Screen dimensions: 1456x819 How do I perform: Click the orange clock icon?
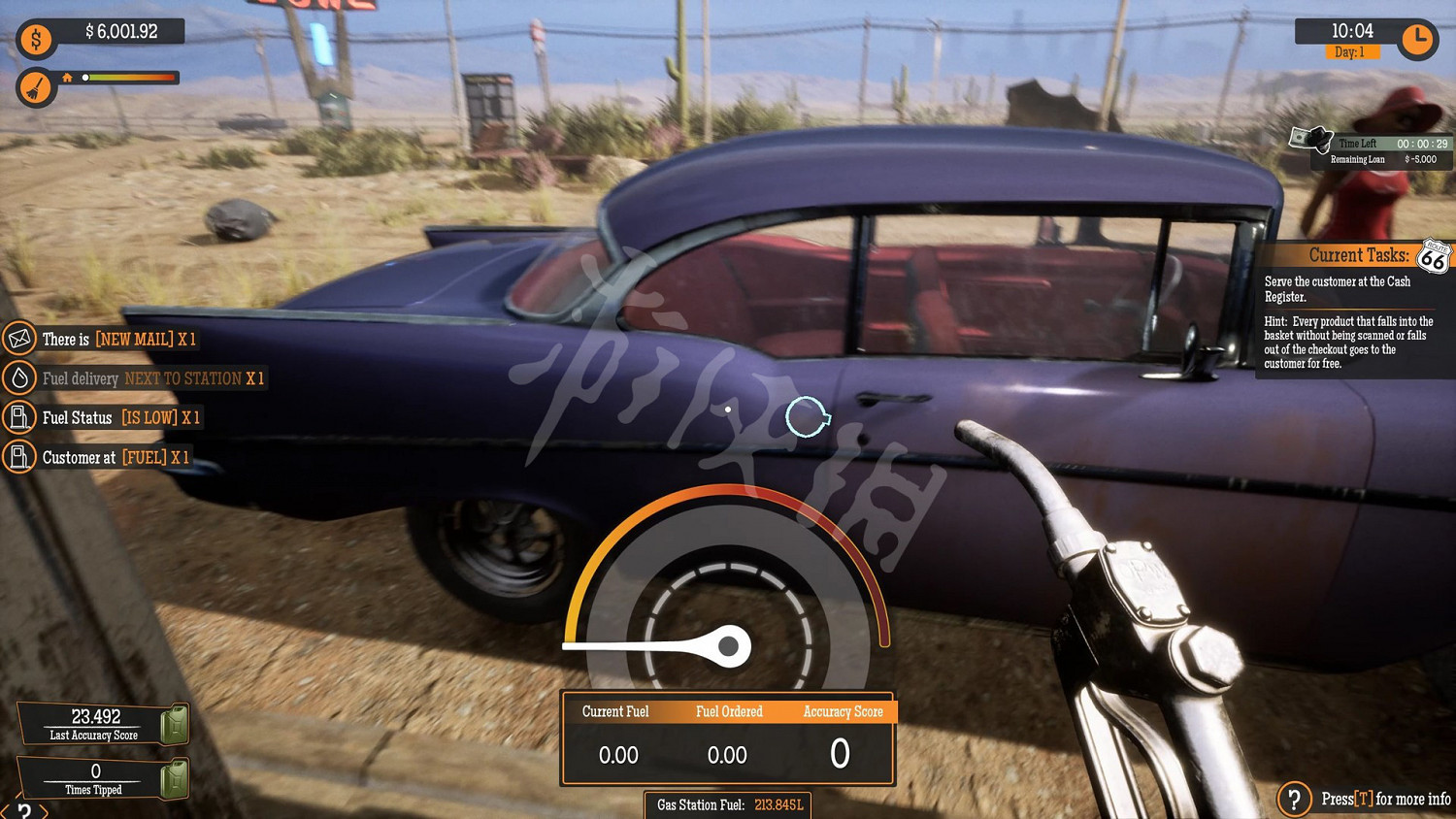[1417, 40]
